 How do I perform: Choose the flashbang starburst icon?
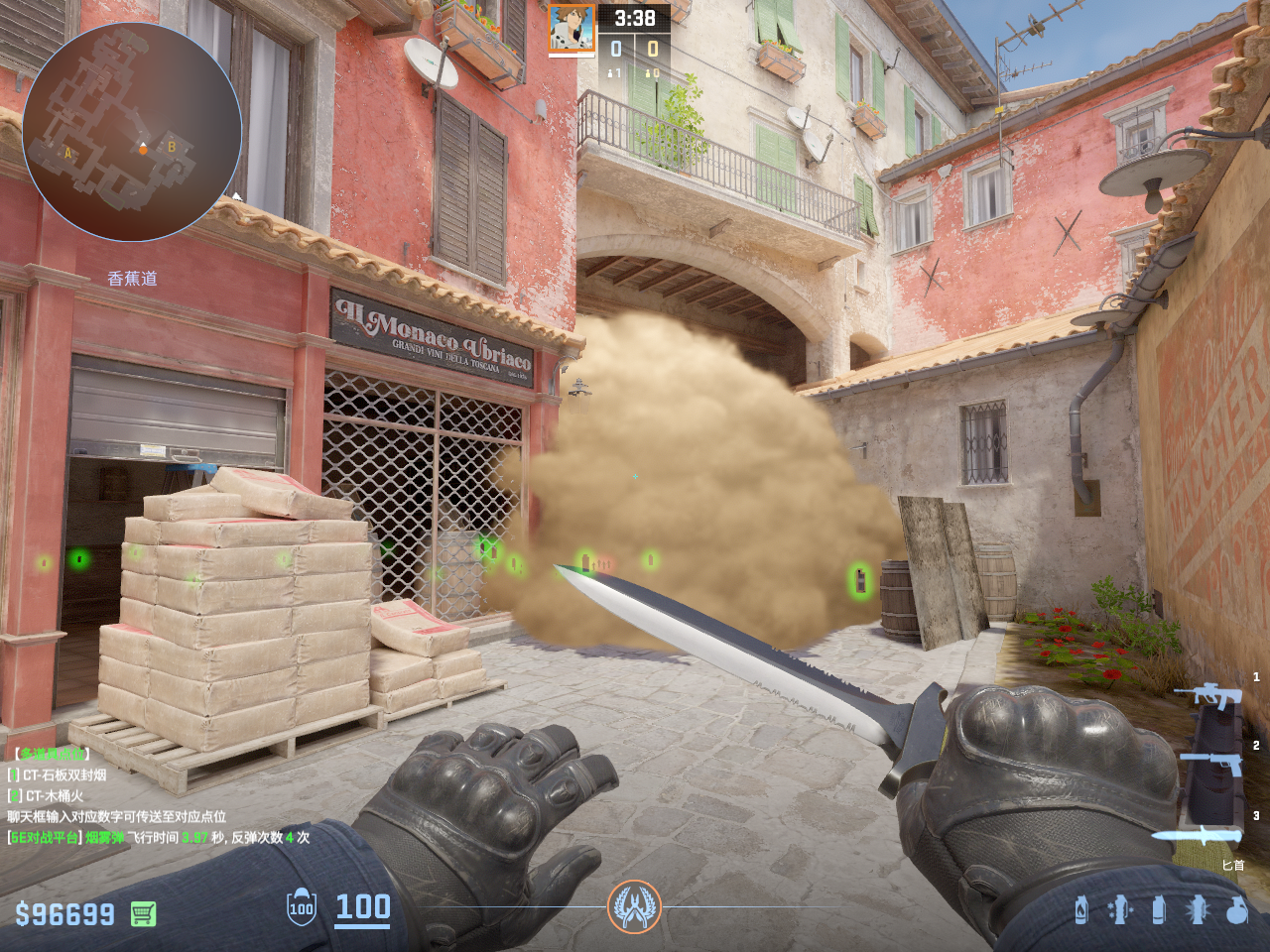coord(1198,908)
